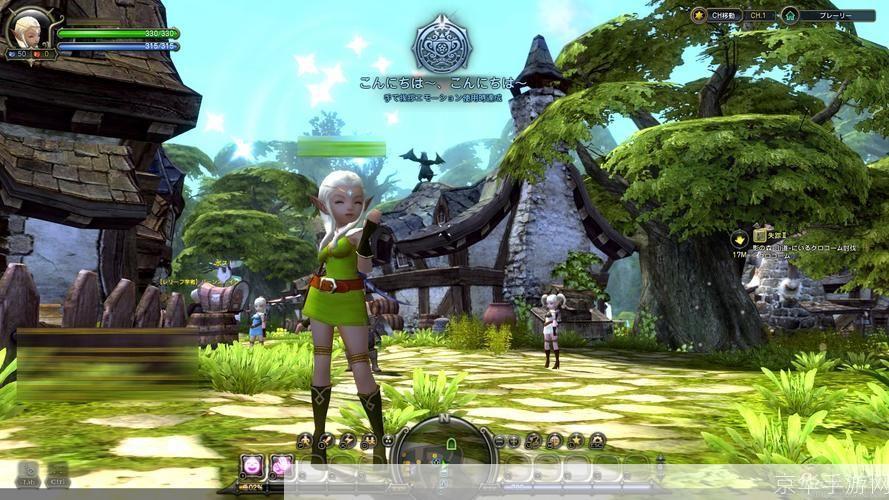Click the elf character portrait
This screenshot has width=889, height=500.
(30, 29)
